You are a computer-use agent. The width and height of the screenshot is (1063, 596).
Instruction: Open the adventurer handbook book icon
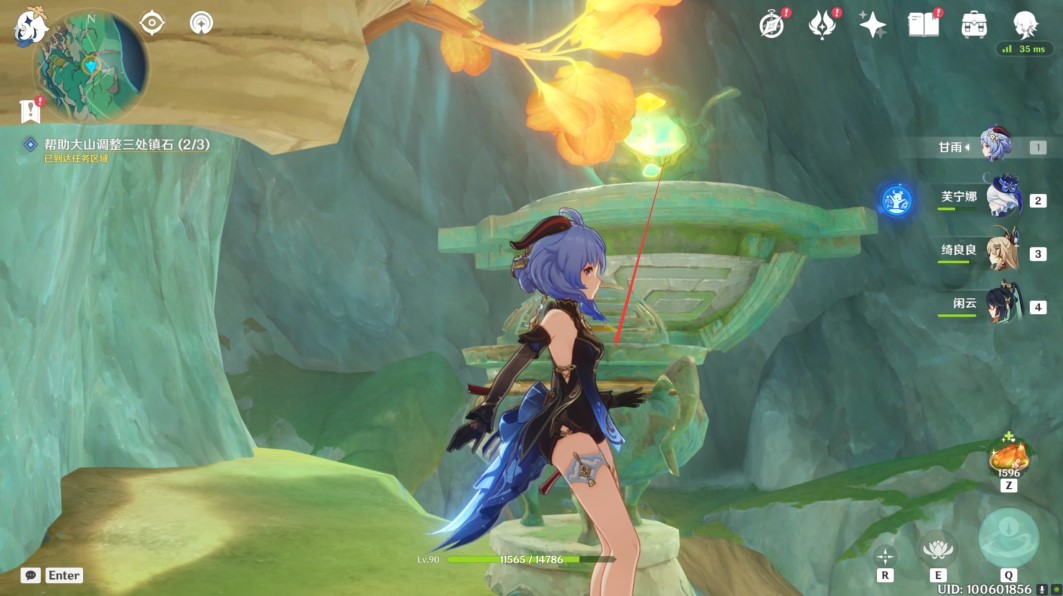pyautogui.click(x=923, y=25)
